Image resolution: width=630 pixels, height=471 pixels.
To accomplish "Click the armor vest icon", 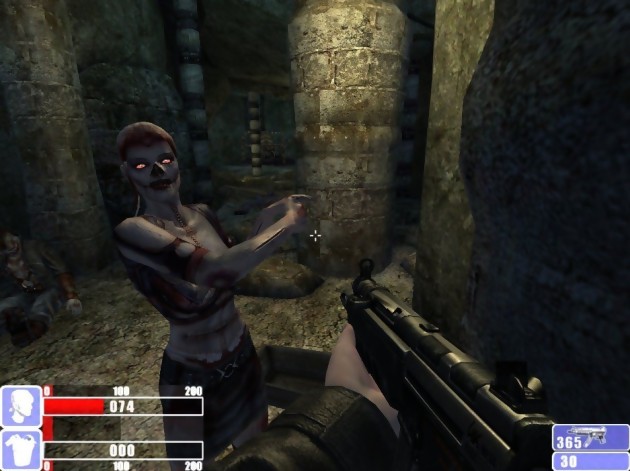I will click(x=20, y=450).
